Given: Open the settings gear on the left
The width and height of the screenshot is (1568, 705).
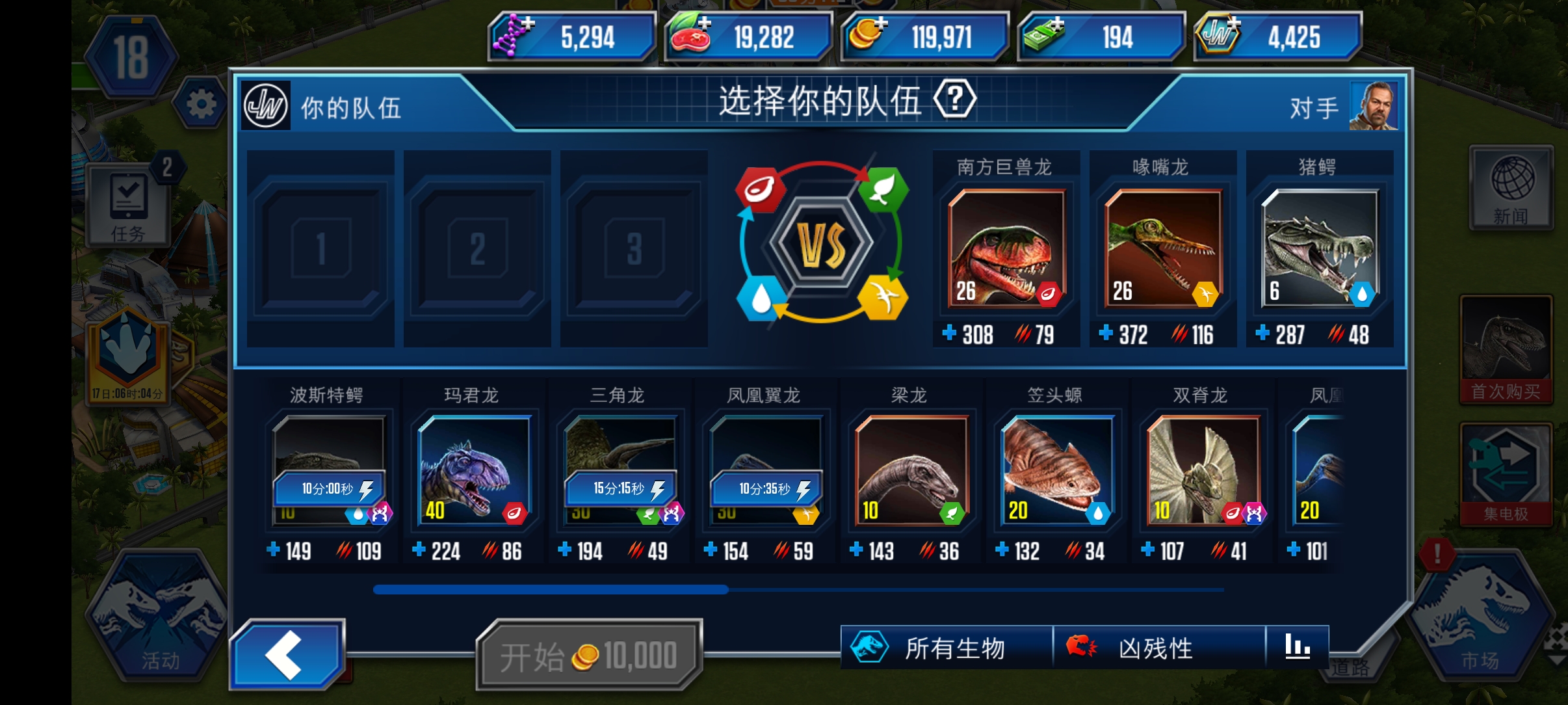Looking at the screenshot, I should [x=202, y=104].
